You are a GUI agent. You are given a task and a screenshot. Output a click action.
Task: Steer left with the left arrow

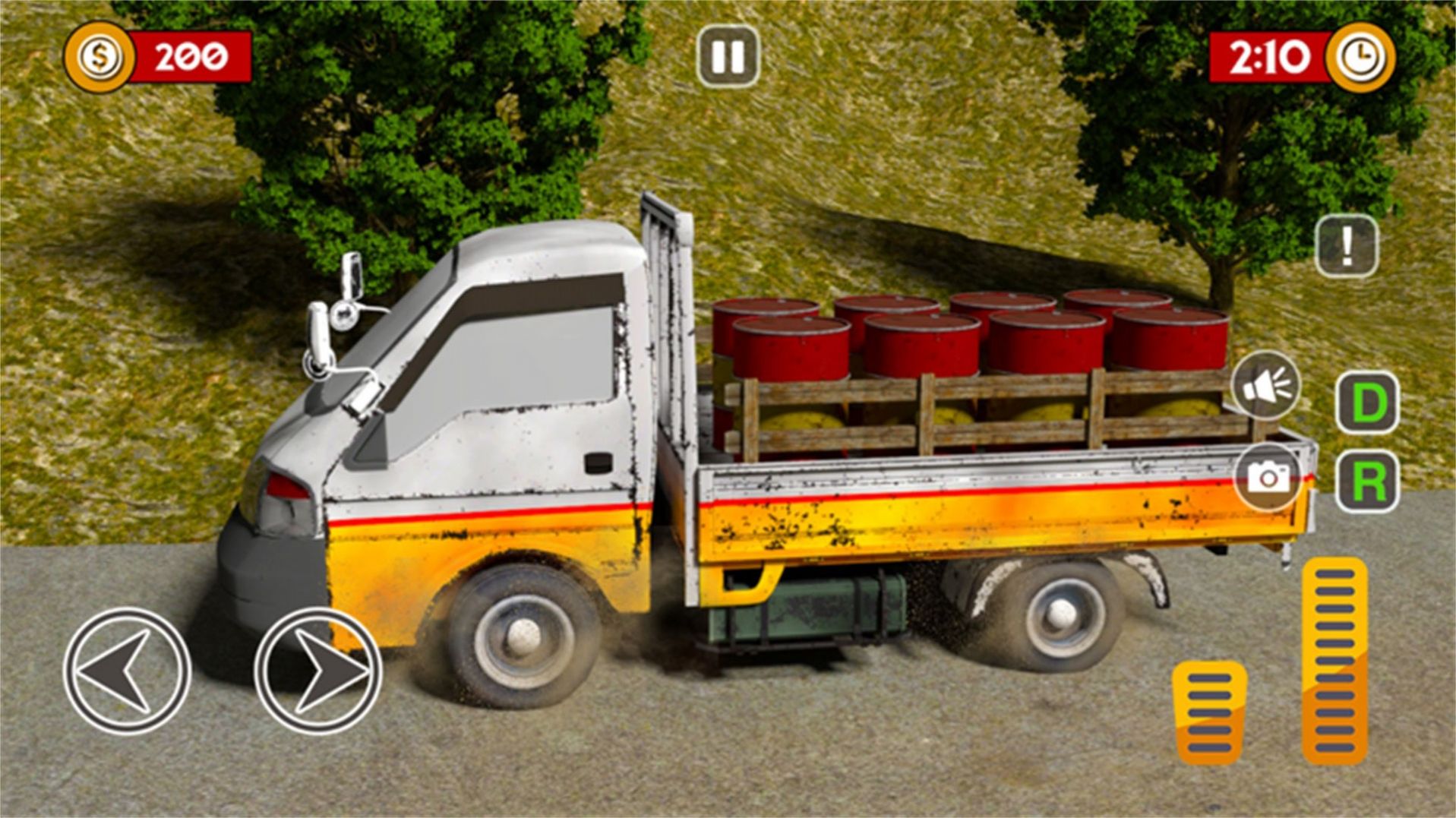click(127, 670)
